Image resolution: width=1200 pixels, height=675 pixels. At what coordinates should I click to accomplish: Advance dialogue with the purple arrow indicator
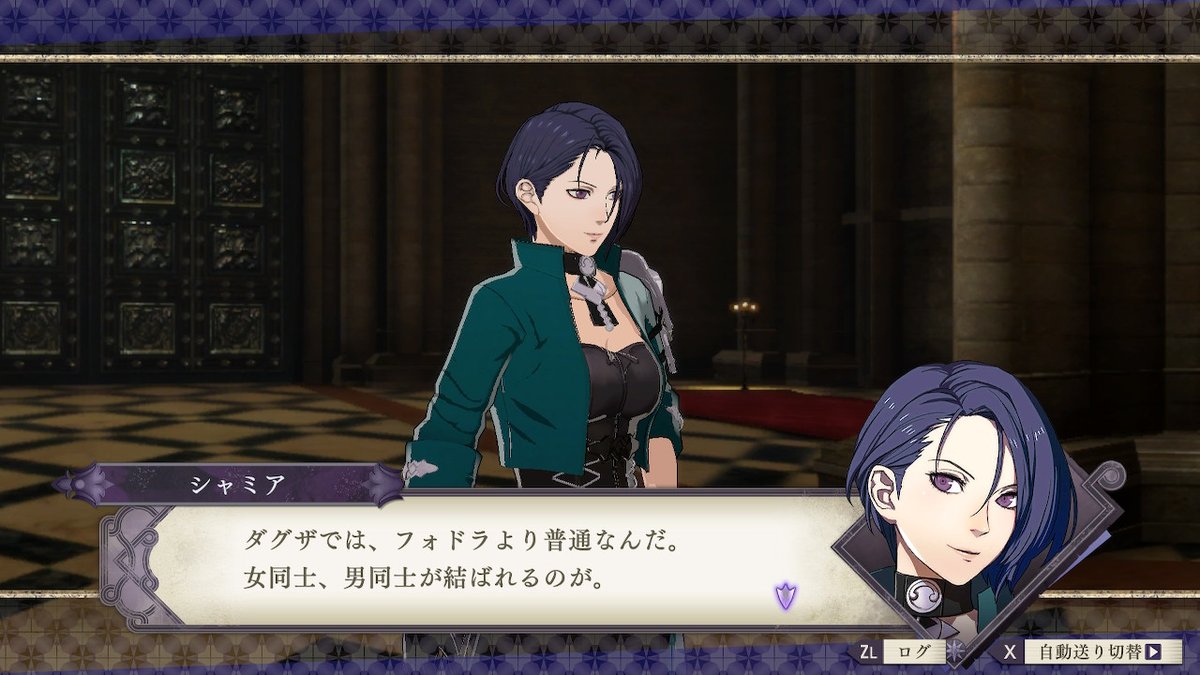click(785, 598)
